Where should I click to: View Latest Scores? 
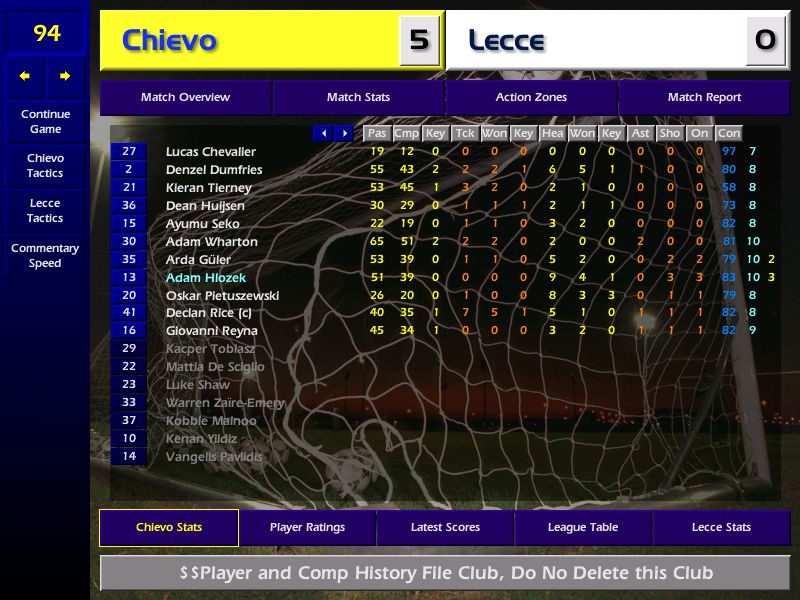[x=445, y=528]
